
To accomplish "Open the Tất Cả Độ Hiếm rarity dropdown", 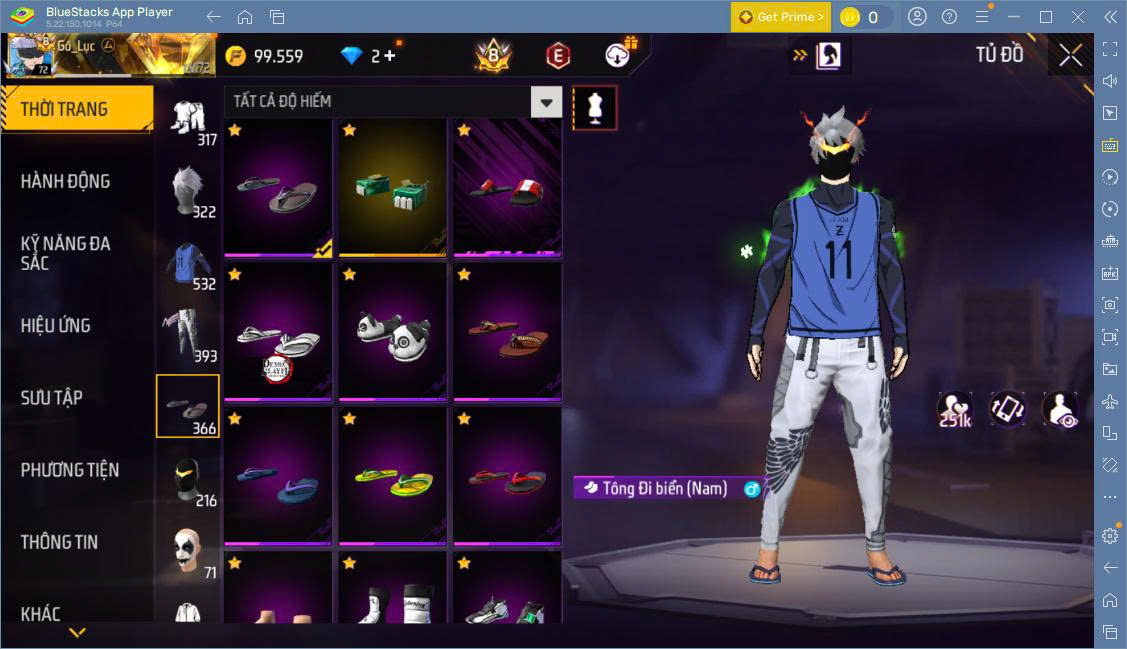I will 546,101.
